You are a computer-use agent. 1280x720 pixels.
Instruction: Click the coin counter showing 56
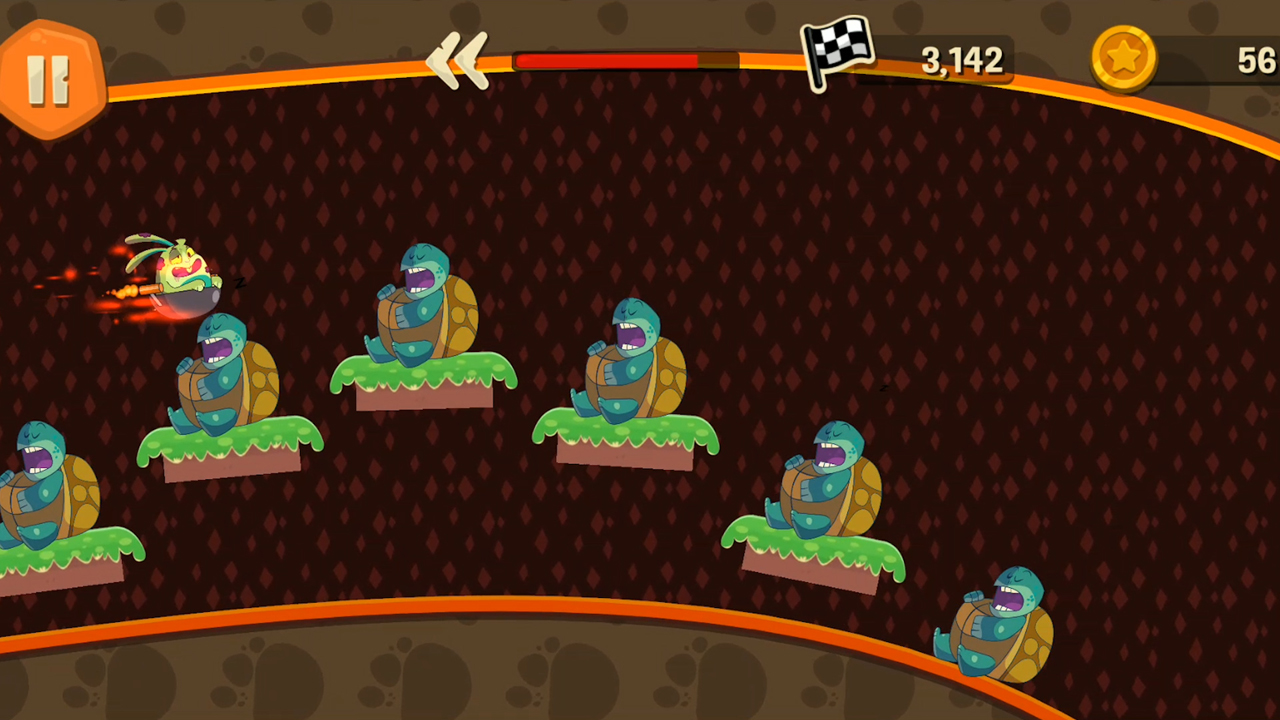coord(1258,60)
